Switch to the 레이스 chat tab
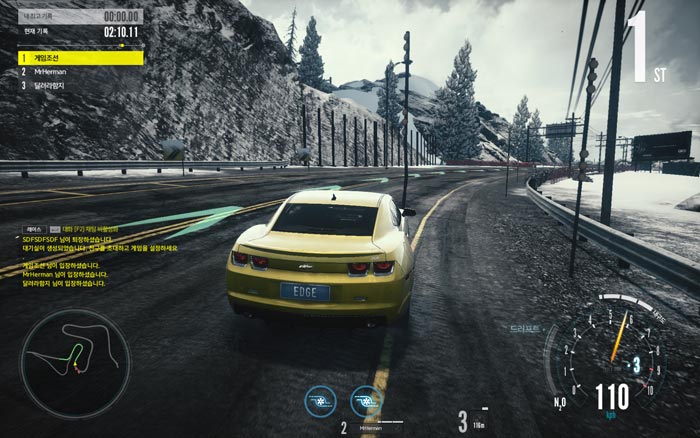700x438 pixels. [34, 229]
